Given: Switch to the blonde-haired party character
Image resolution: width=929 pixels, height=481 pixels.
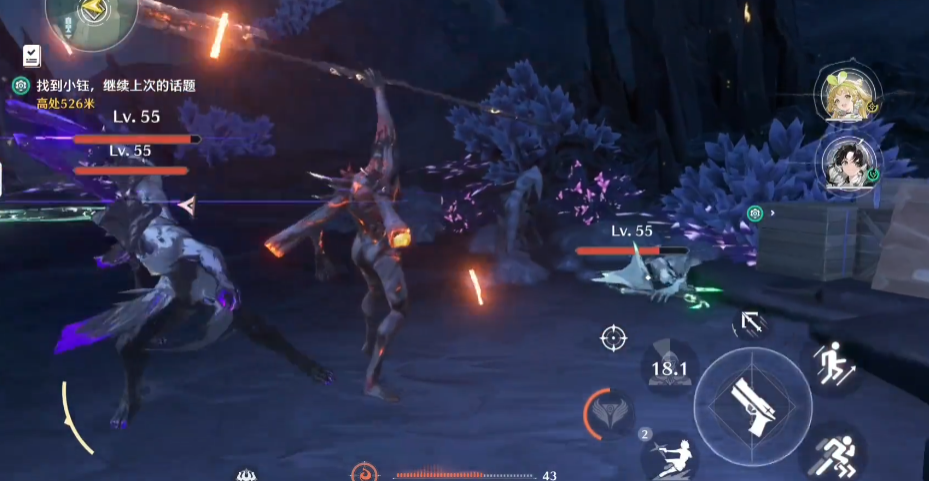Looking at the screenshot, I should coord(846,95).
